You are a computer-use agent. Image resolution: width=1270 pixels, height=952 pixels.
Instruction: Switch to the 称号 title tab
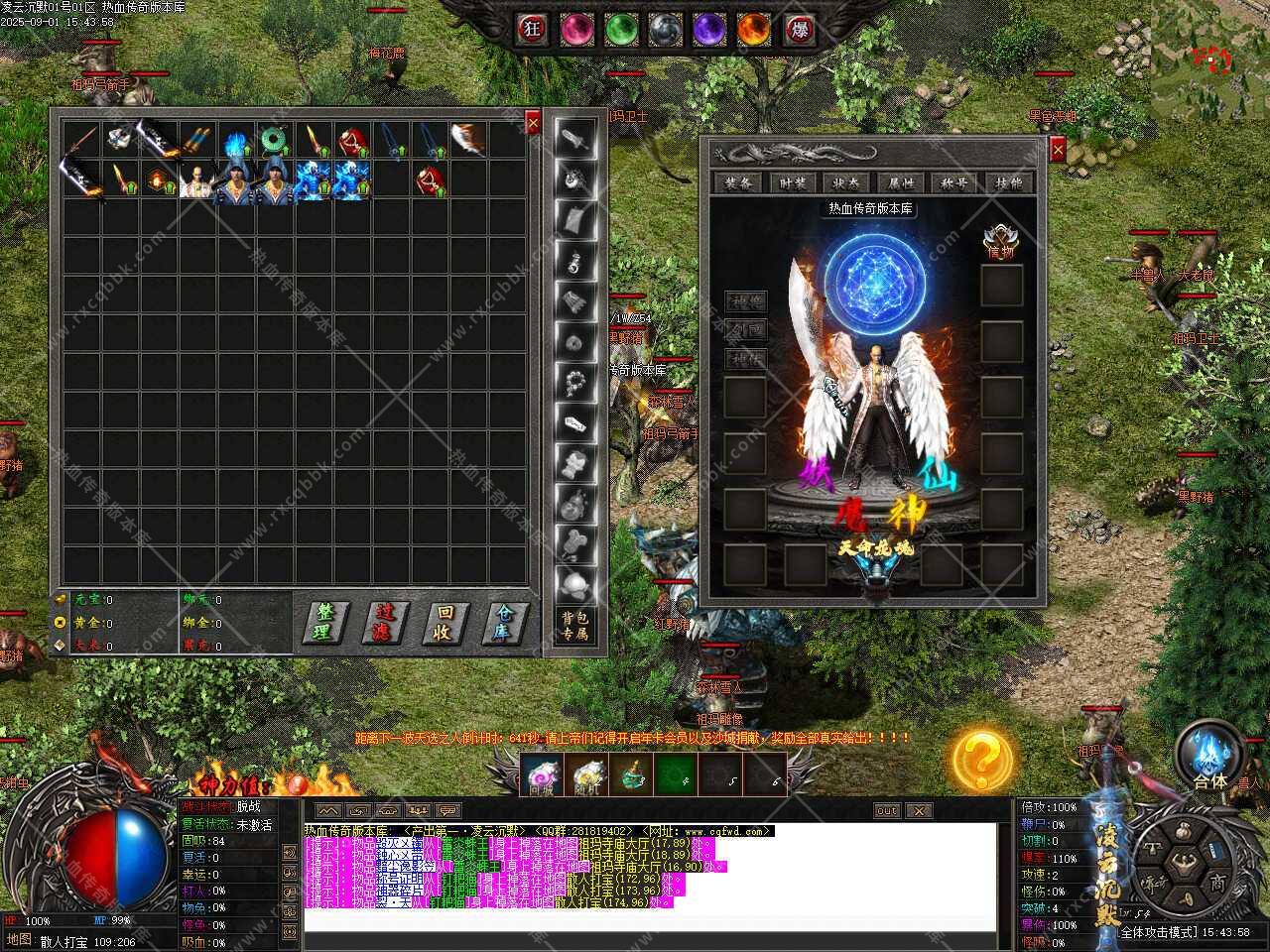[954, 182]
